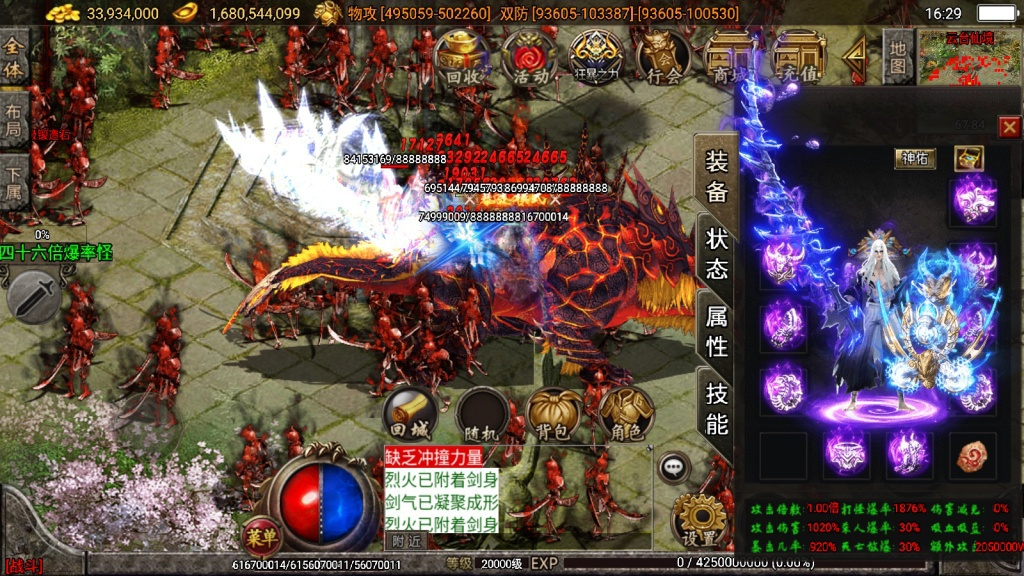Screen dimensions: 1024x576
Task: Switch to the 装备 equipment tab
Action: click(716, 176)
